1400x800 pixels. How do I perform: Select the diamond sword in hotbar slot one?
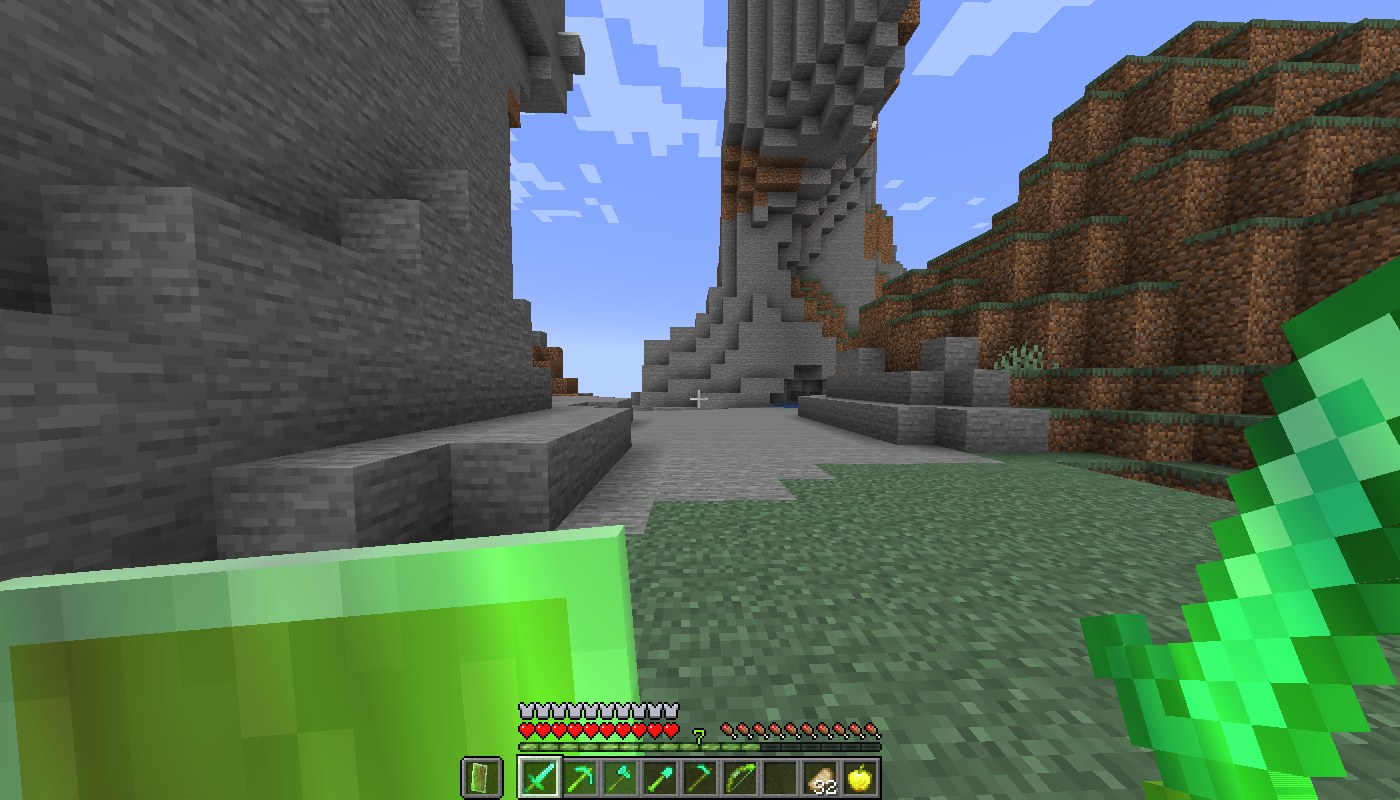point(539,780)
